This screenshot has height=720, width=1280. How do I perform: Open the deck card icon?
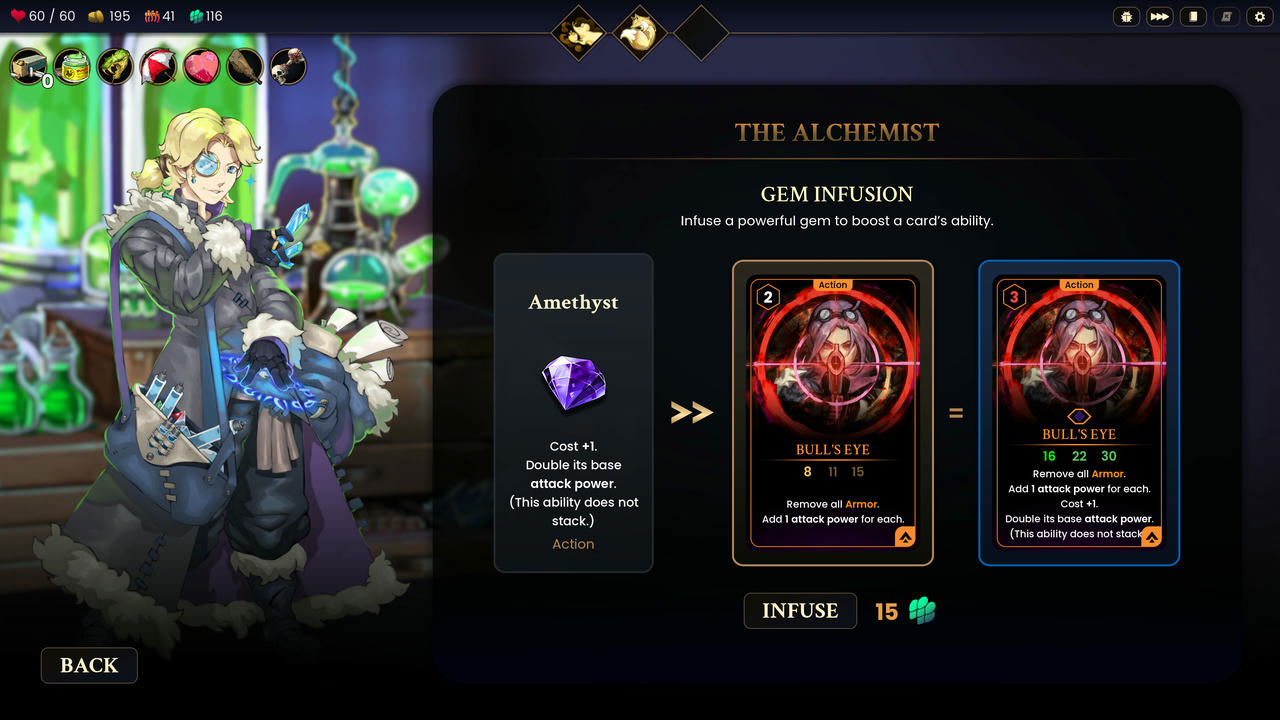coord(1192,17)
